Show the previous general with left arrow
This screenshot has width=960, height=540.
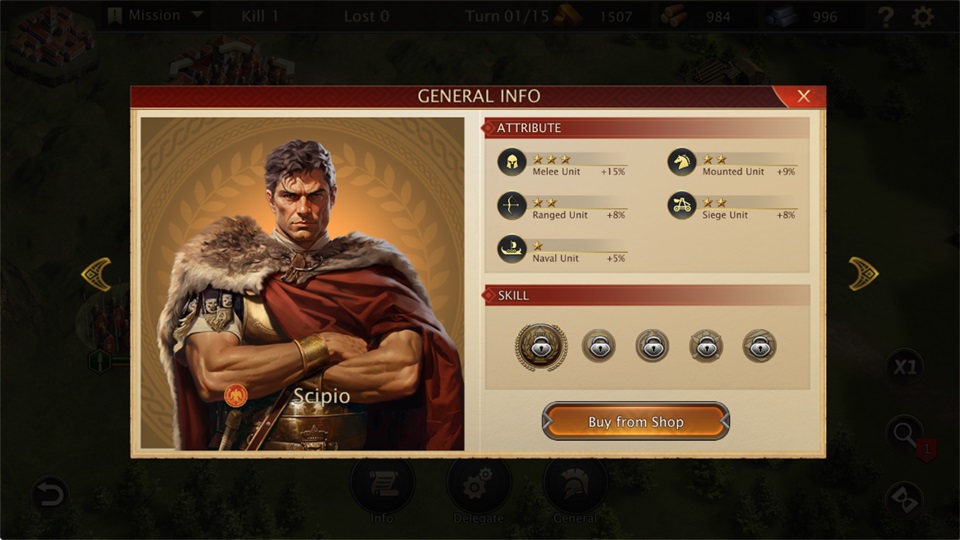pos(96,274)
